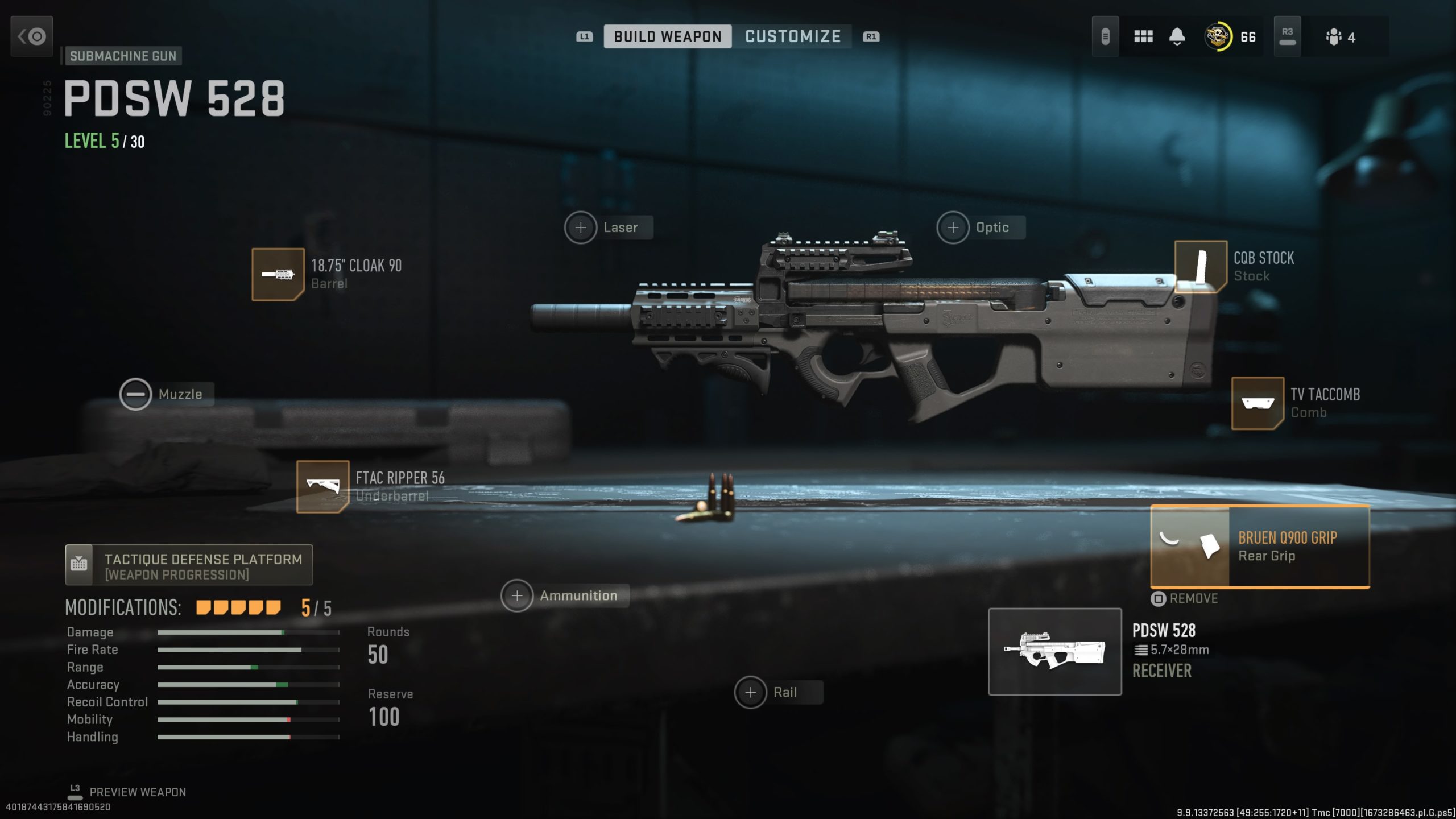Select the FTAC Ripper 56 underbarrel slot

coord(322,486)
